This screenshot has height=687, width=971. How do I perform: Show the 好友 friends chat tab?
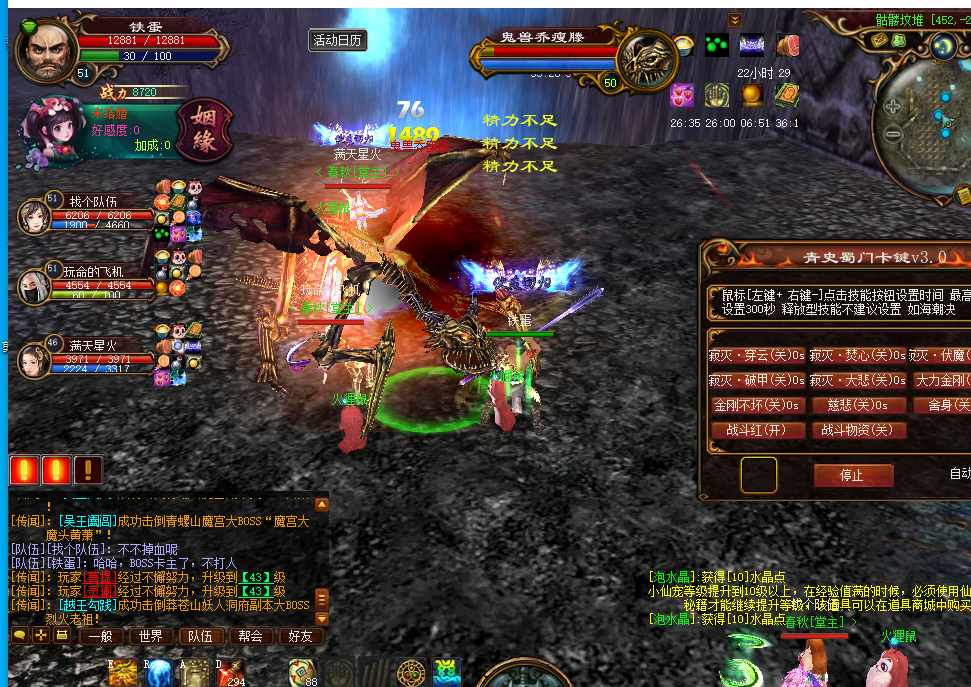300,636
